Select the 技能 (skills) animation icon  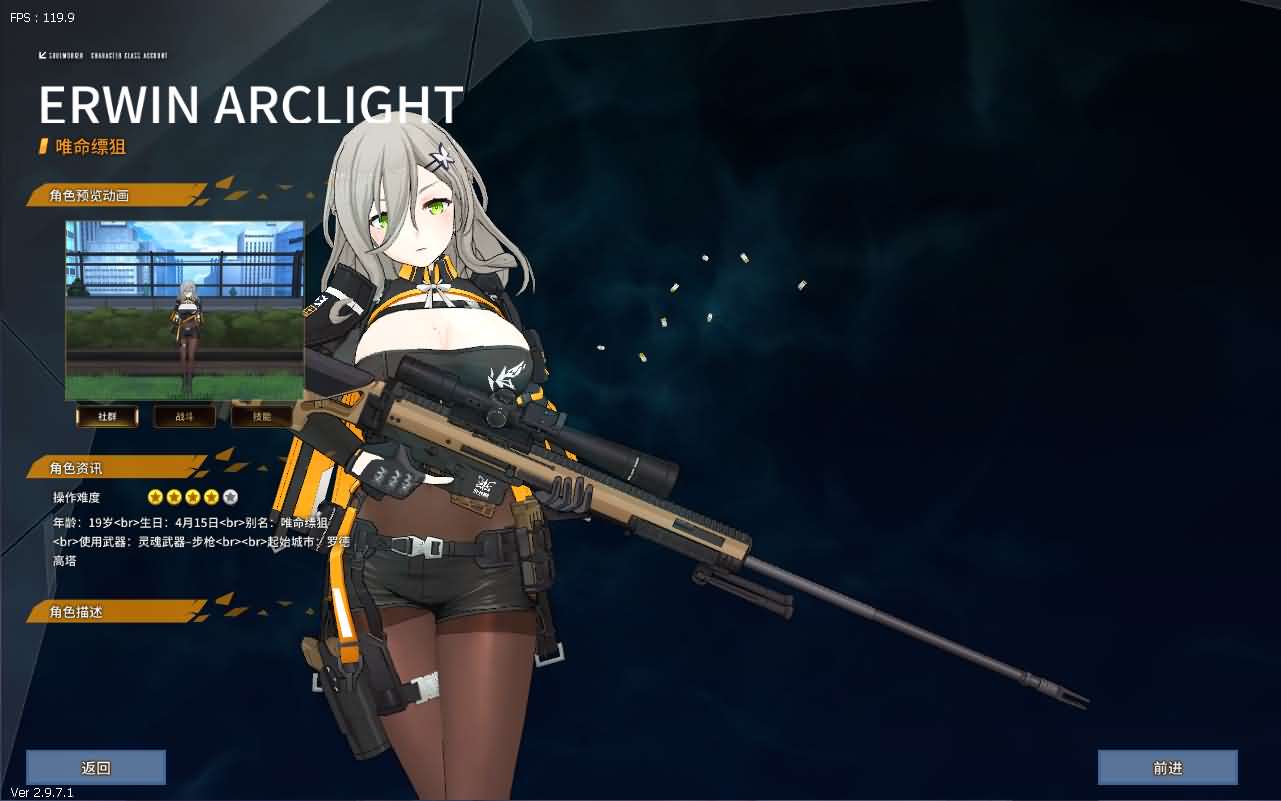[261, 416]
